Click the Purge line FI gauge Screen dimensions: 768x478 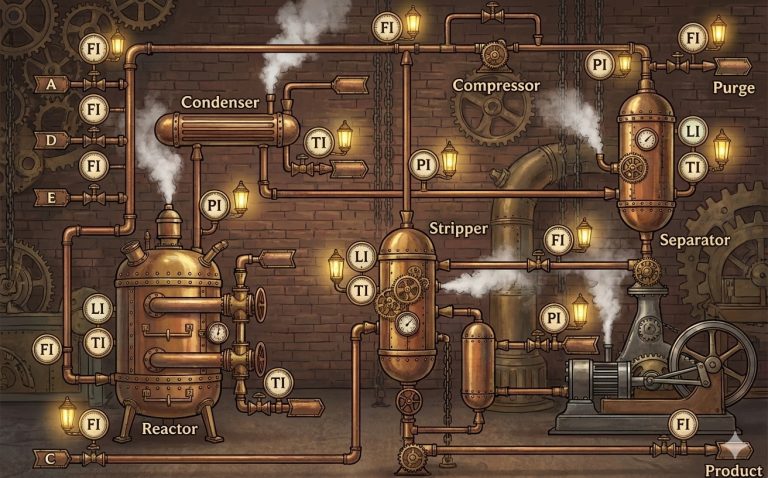coord(692,38)
